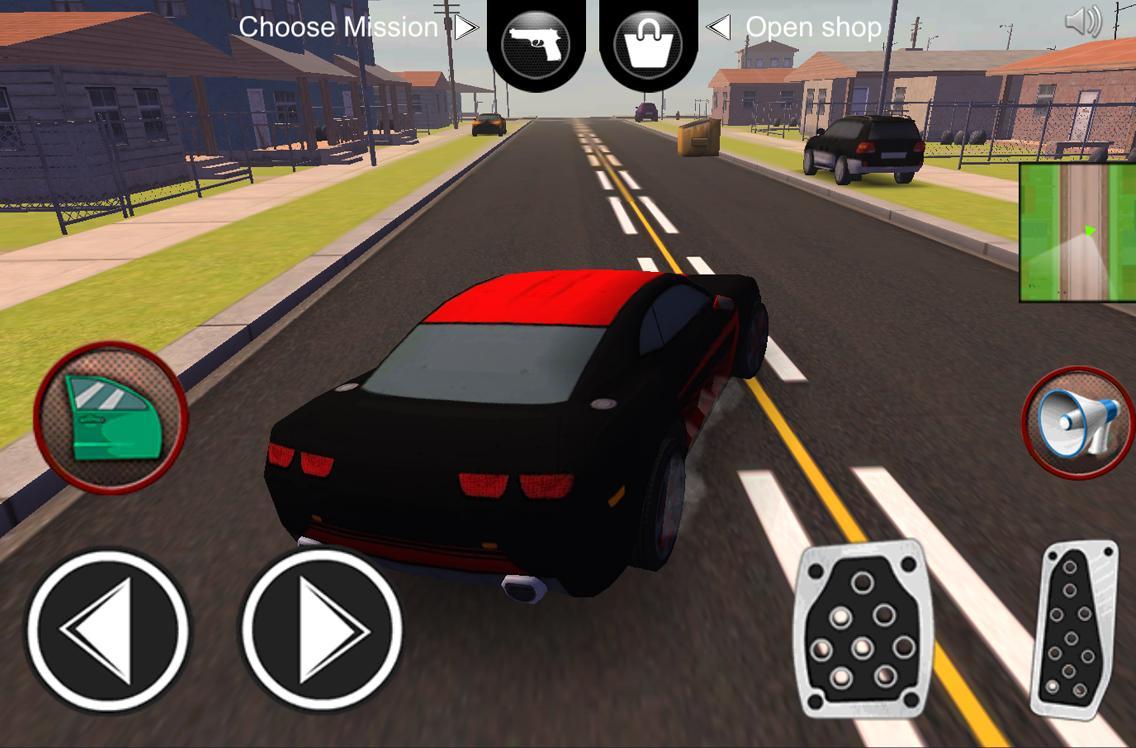
Task: Open the shop with the shopping bag button
Action: (648, 44)
